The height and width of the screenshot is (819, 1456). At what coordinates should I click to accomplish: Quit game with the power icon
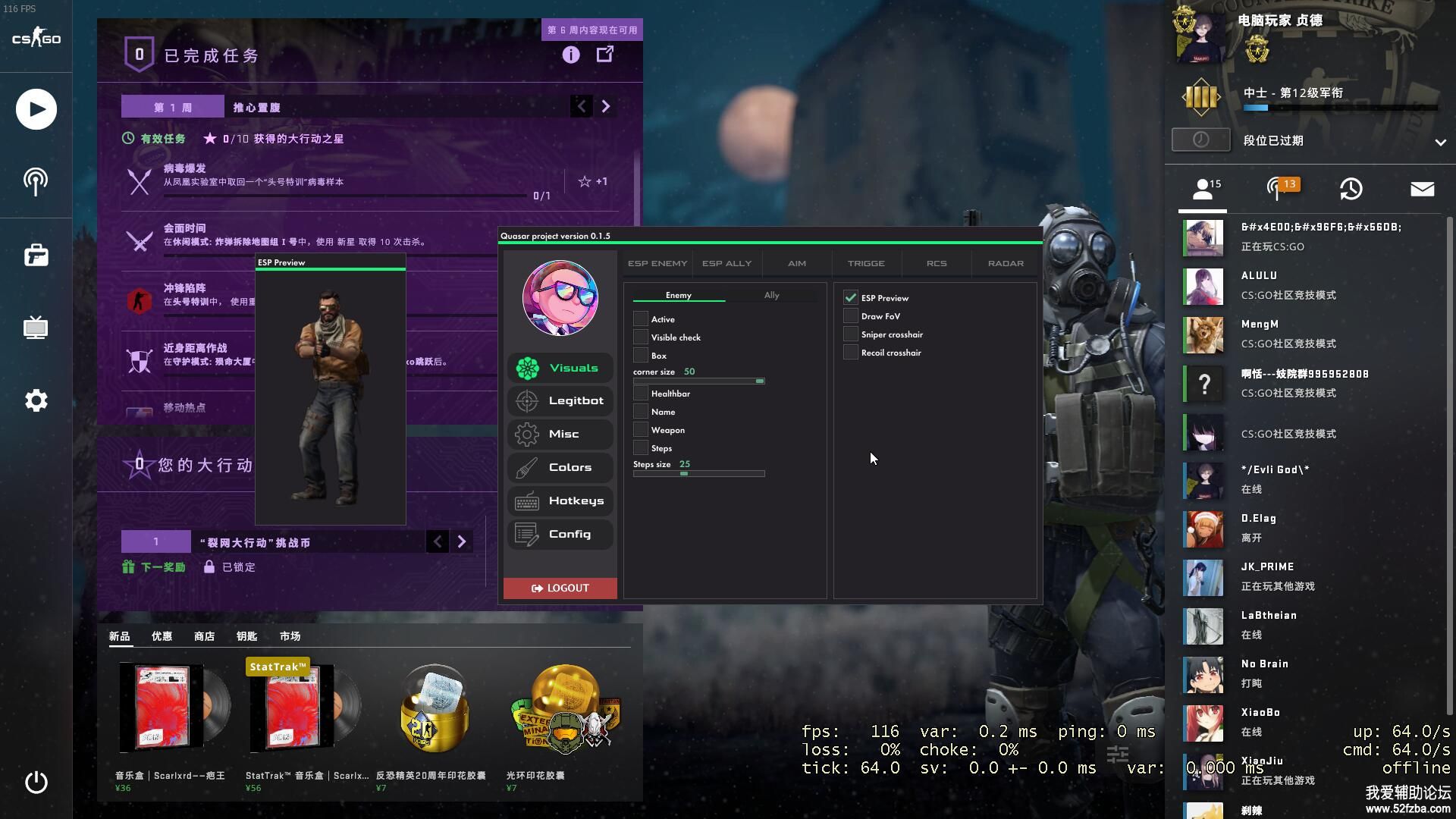point(36,782)
